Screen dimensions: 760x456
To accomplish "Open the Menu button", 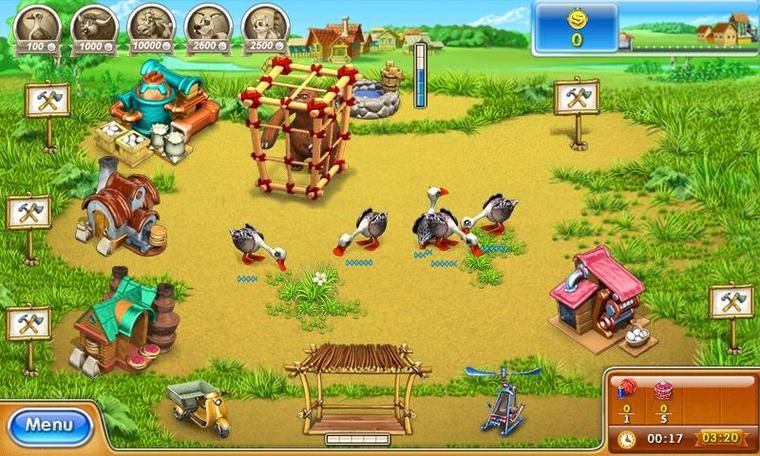I will (x=49, y=424).
